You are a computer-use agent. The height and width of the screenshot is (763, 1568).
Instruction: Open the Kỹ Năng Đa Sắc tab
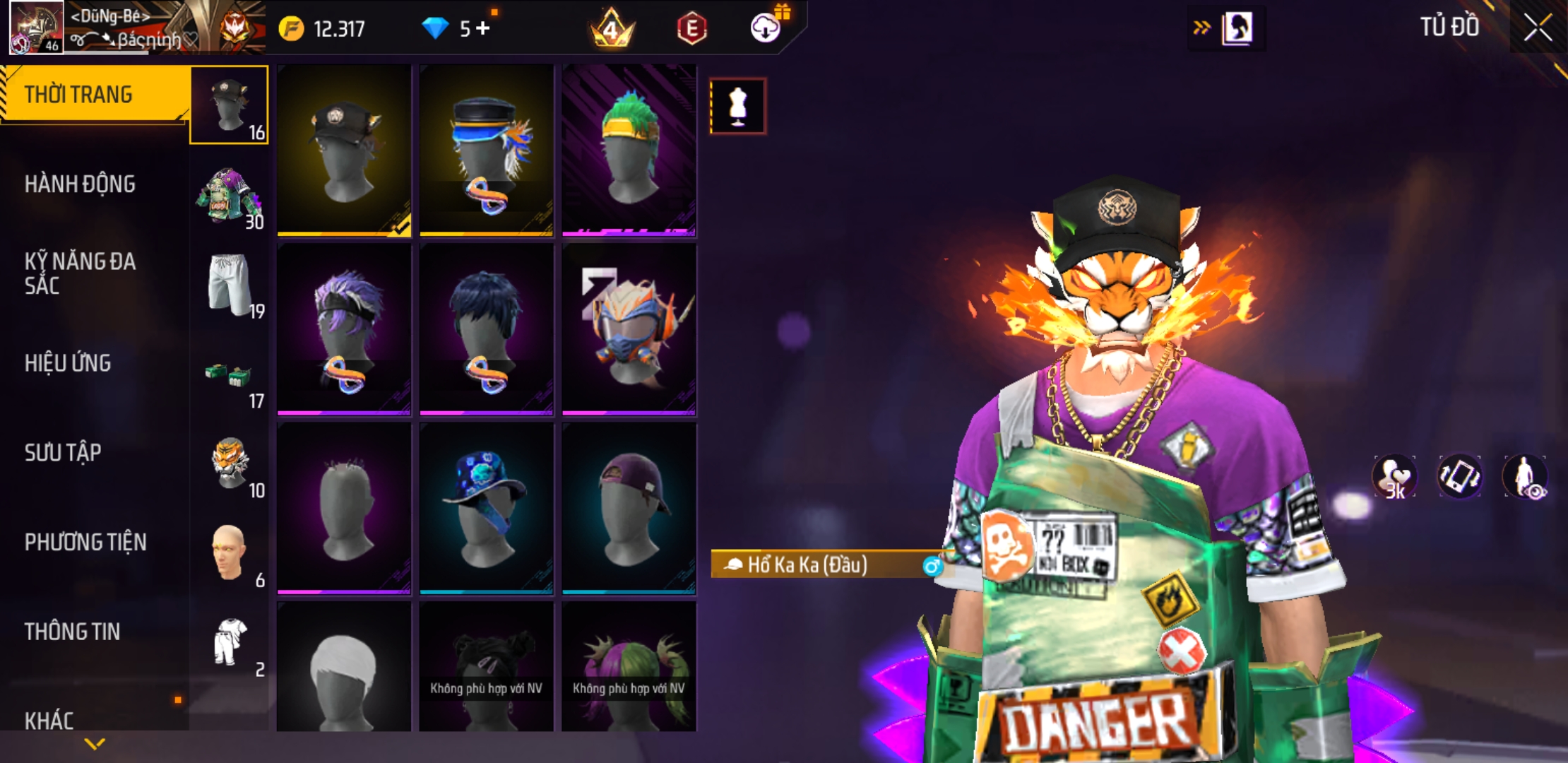[80, 273]
